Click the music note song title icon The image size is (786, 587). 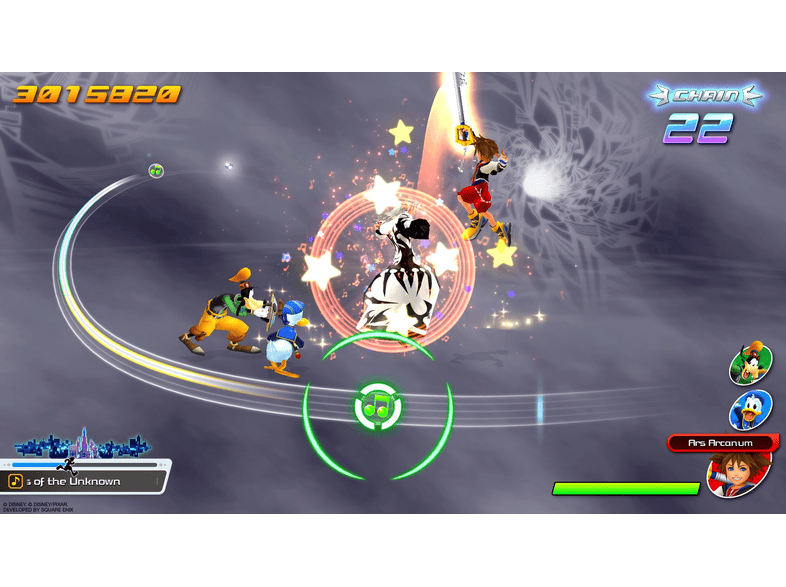[x=17, y=481]
